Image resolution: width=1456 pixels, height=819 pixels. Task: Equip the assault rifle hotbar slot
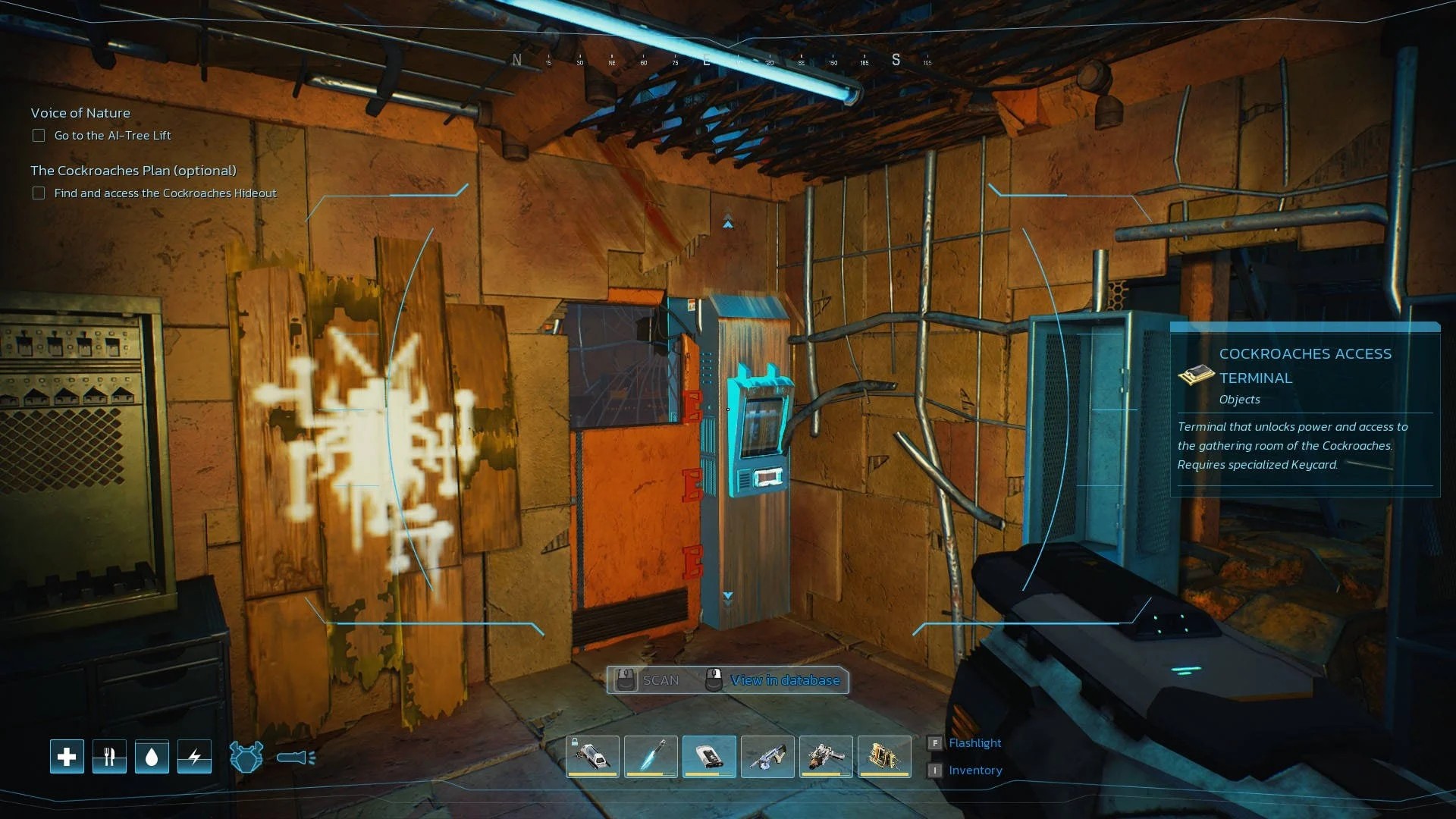767,756
